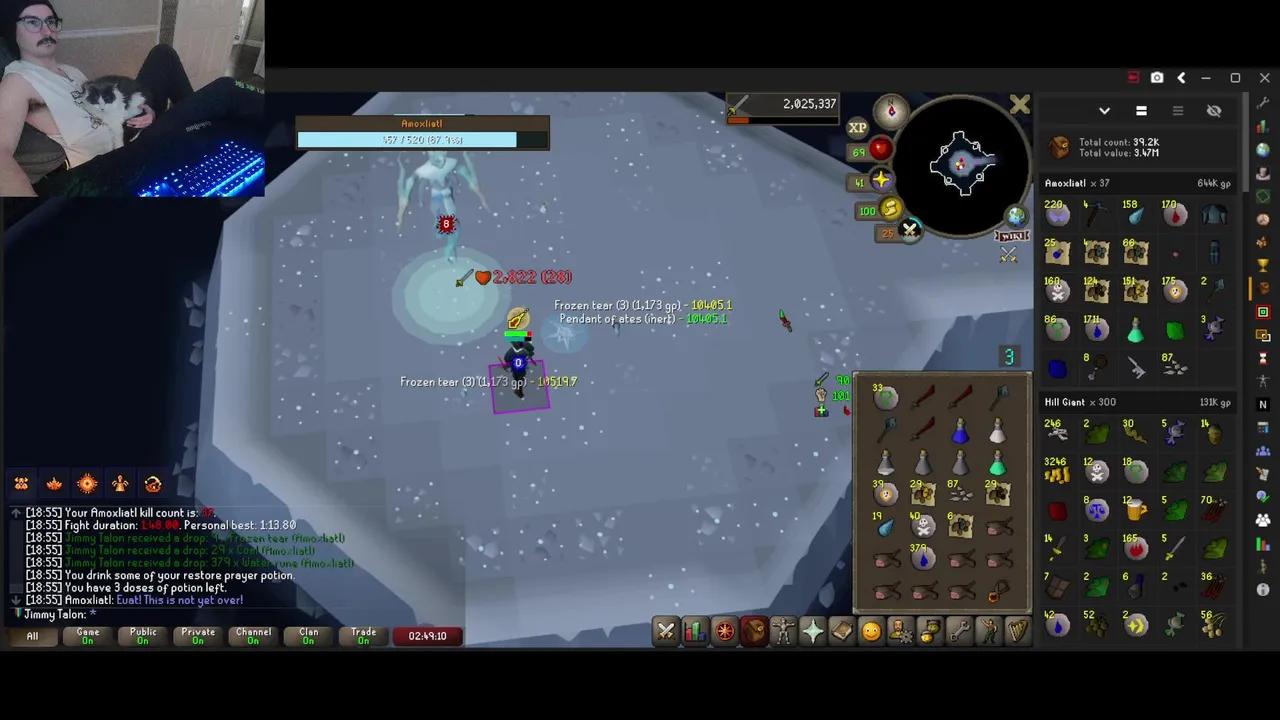Toggle Public chat off
The width and height of the screenshot is (1280, 720).
(x=142, y=634)
